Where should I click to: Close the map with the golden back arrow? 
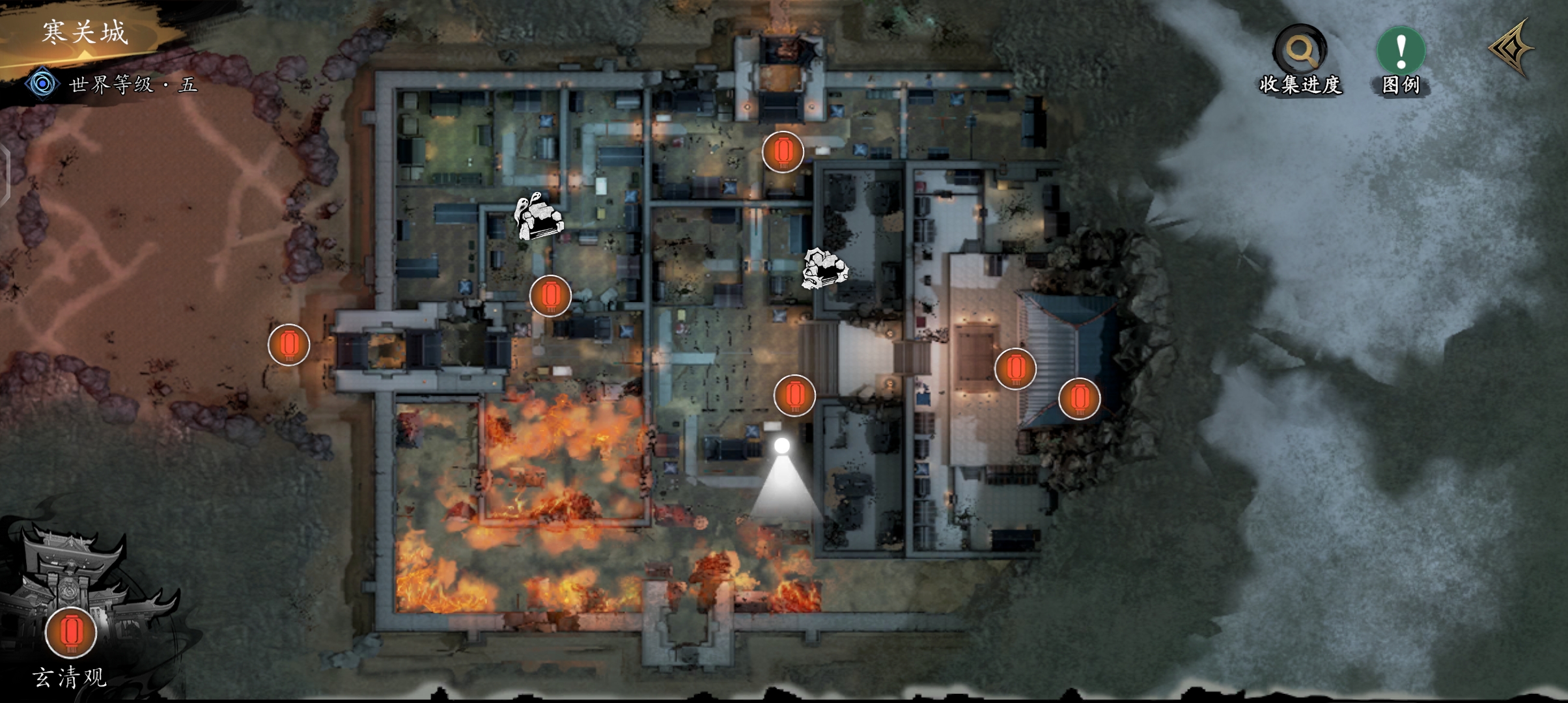(1512, 49)
